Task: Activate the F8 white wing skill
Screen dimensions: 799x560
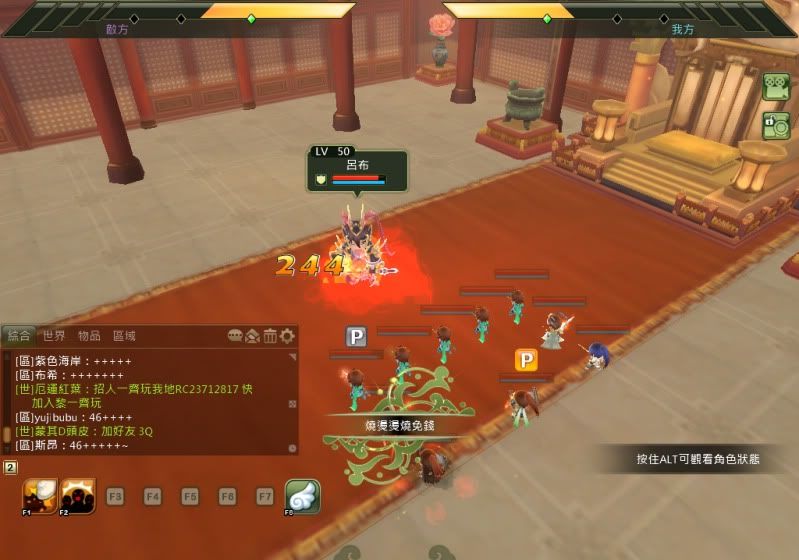Action: tap(302, 496)
